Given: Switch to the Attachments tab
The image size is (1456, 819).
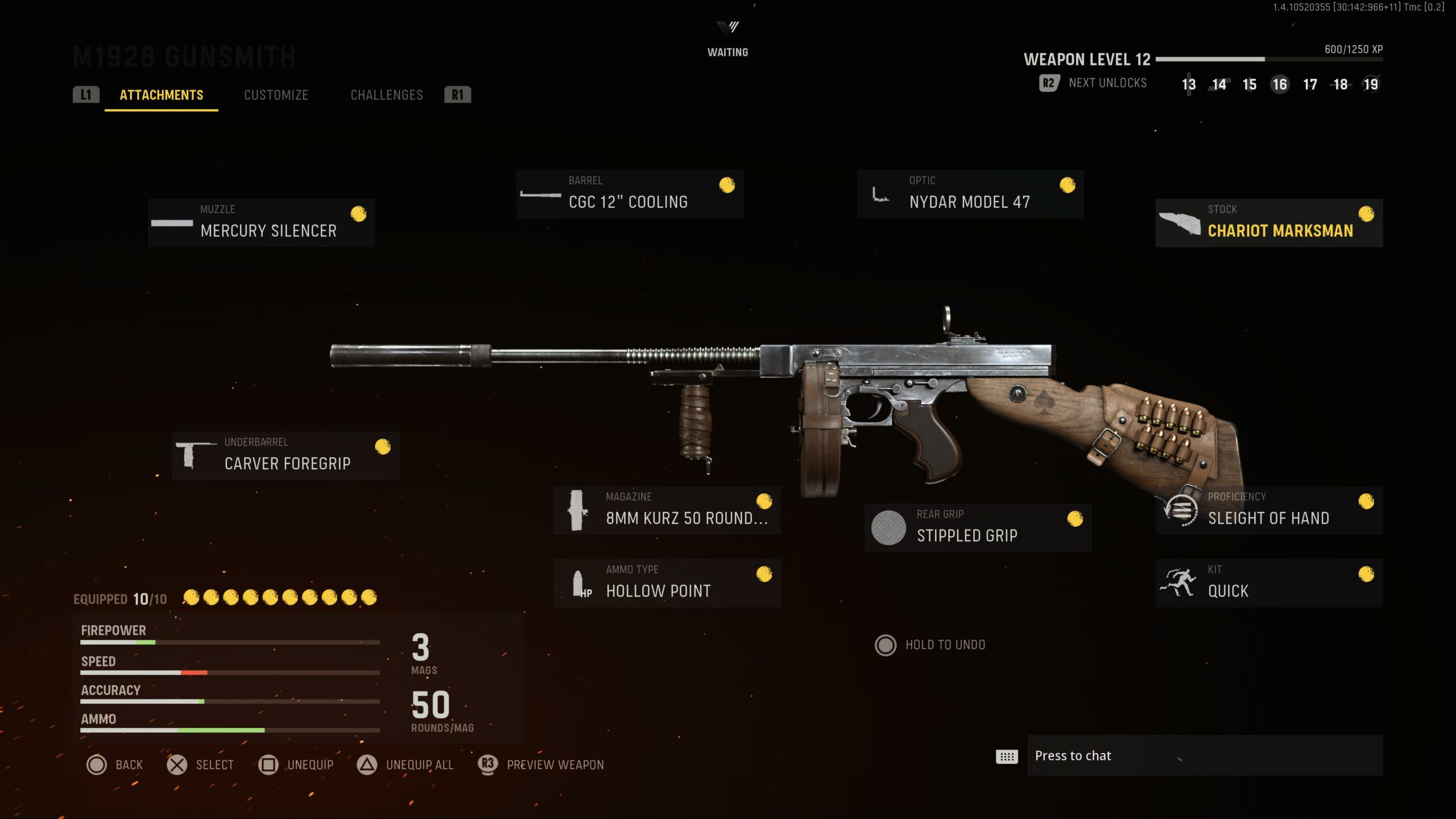Looking at the screenshot, I should click(x=161, y=95).
